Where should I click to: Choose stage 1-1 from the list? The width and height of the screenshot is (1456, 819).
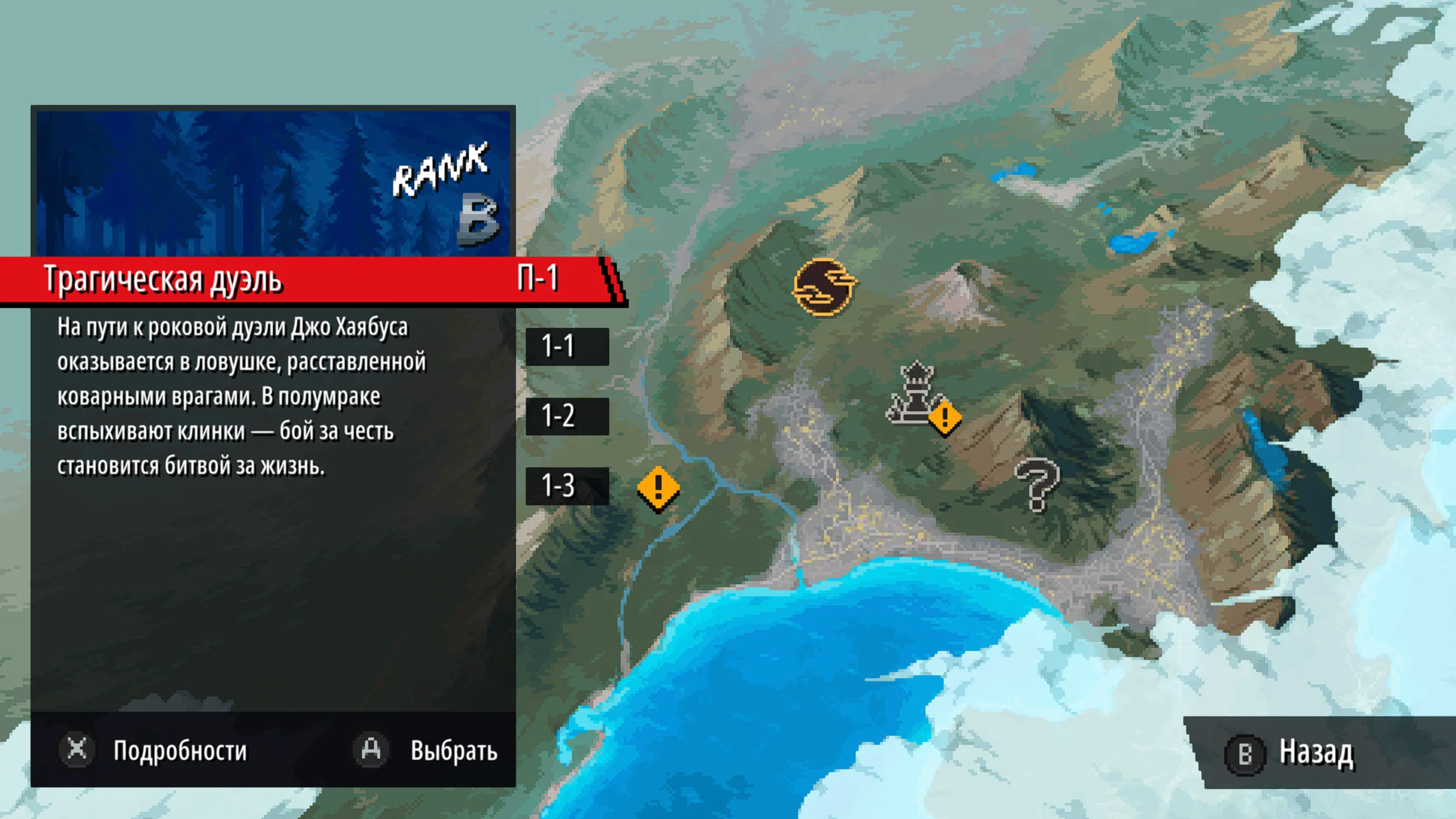pyautogui.click(x=566, y=346)
